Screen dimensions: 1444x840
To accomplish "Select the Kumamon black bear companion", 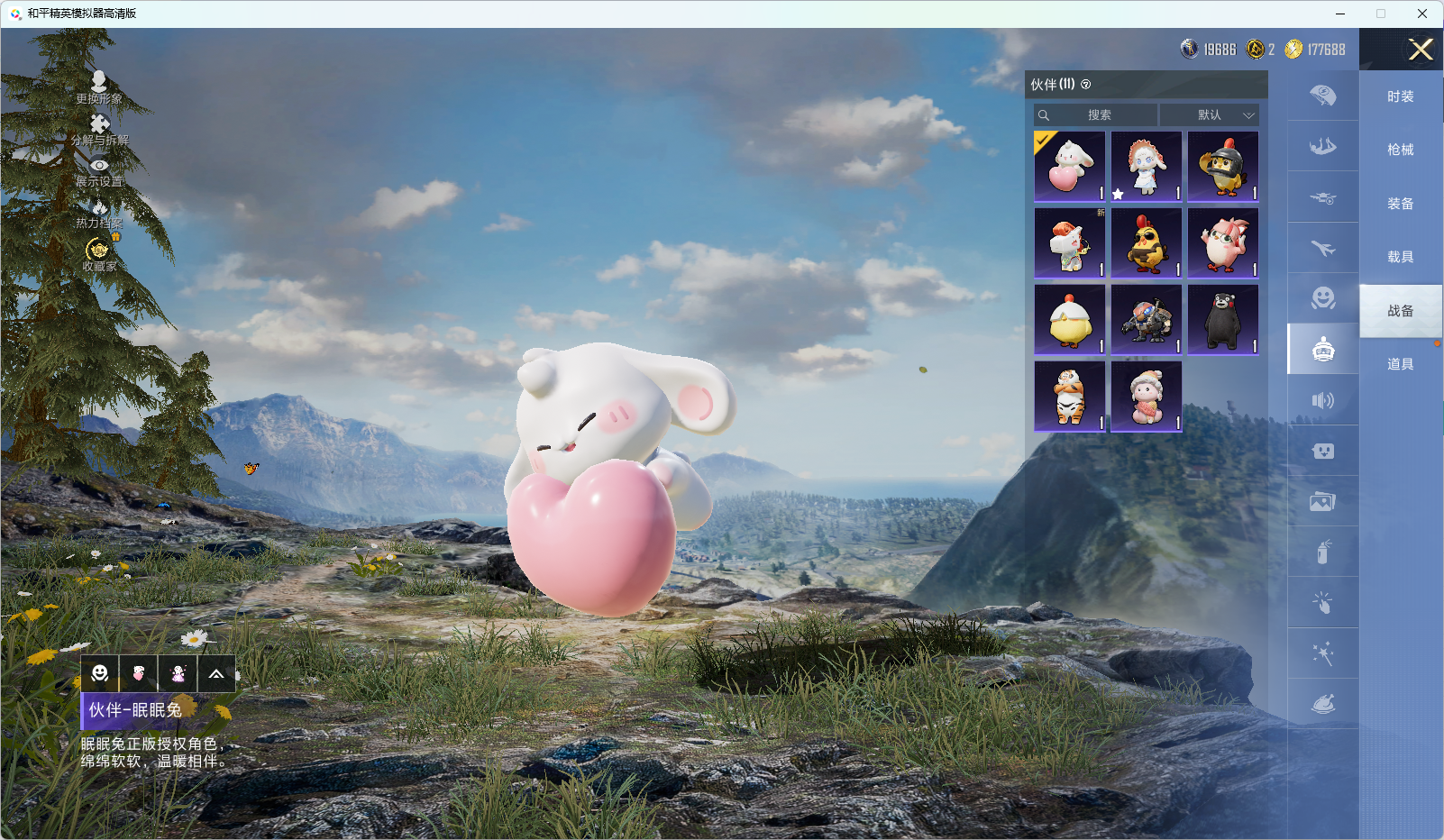I will click(1223, 320).
